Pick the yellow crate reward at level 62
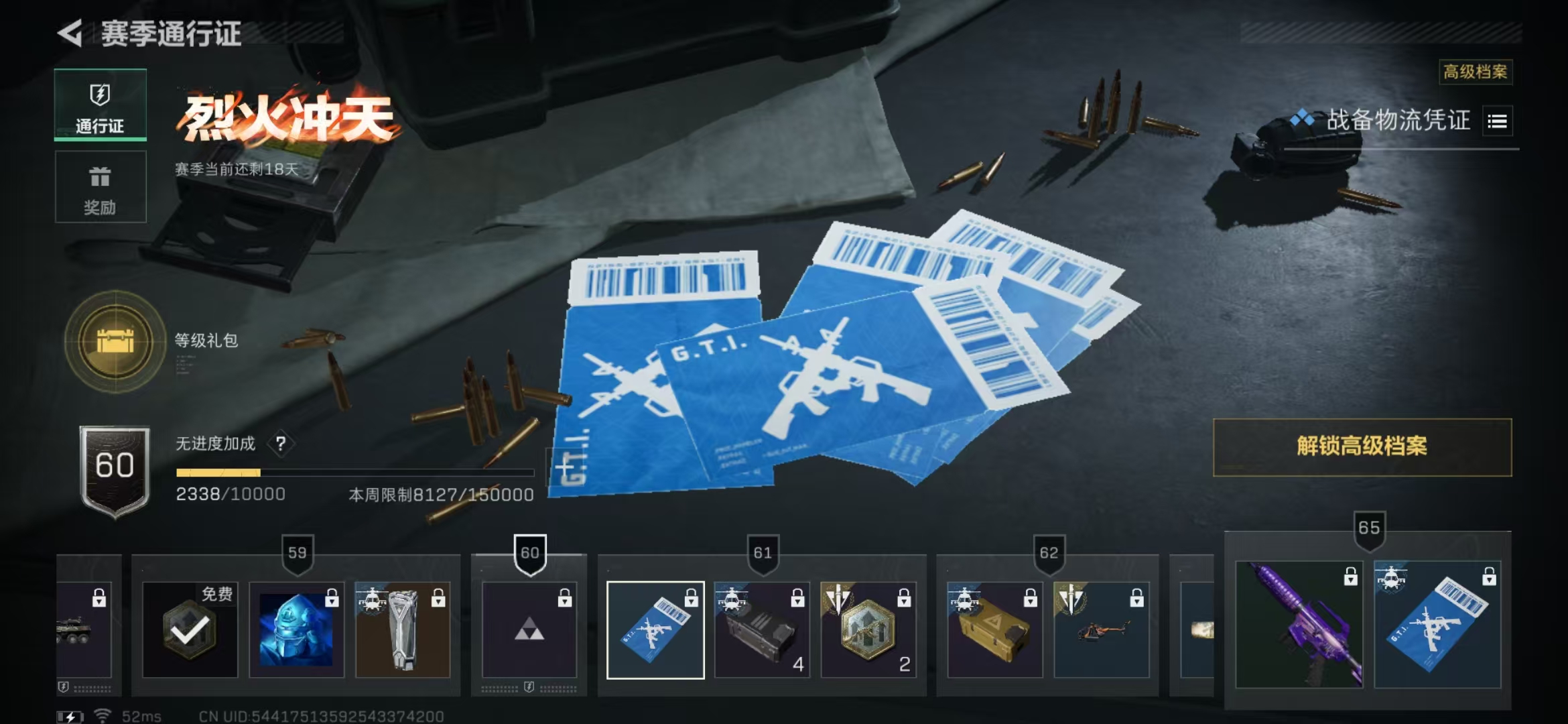 point(994,629)
